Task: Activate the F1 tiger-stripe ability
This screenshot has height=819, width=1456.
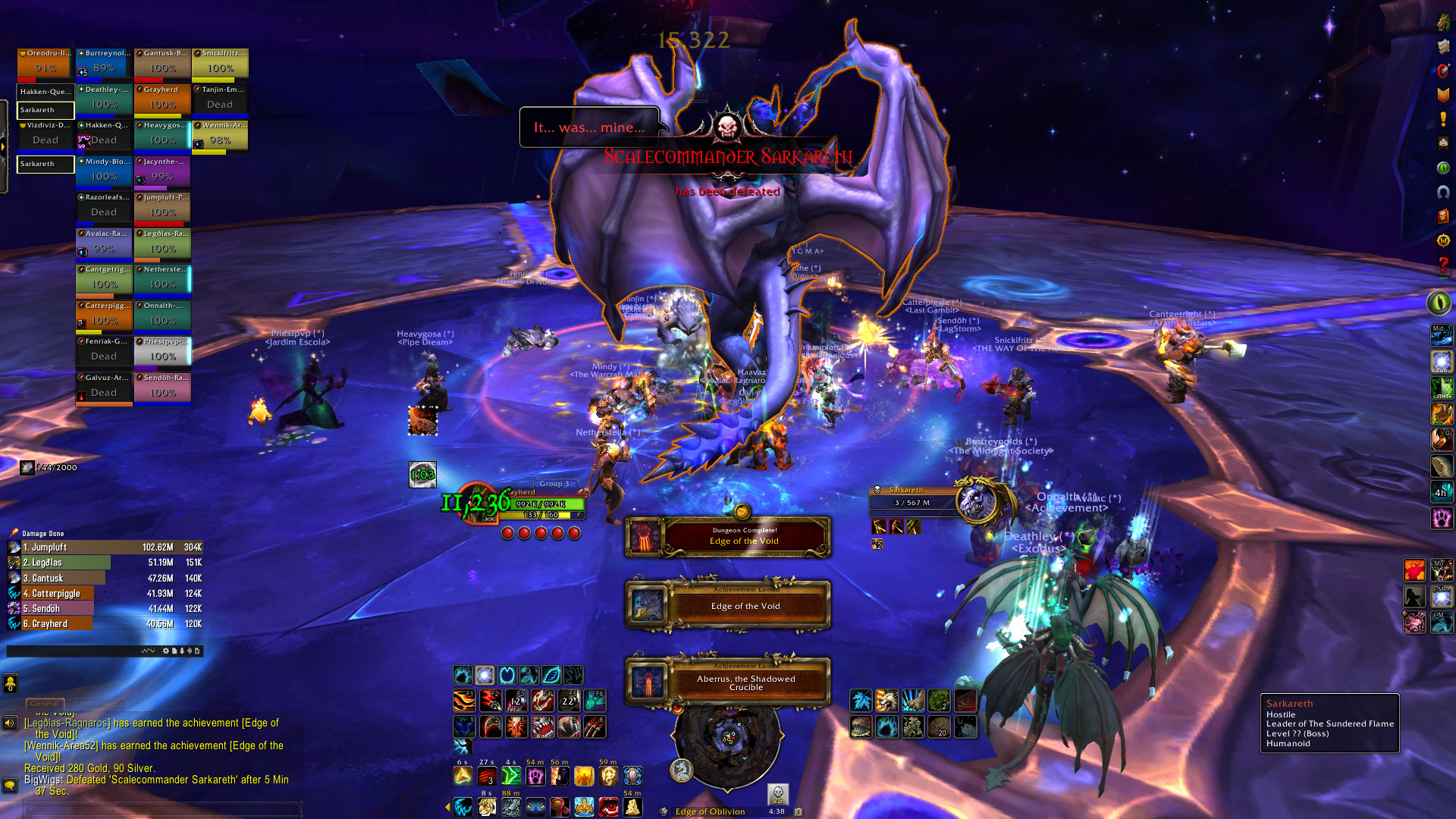Action: 464,700
